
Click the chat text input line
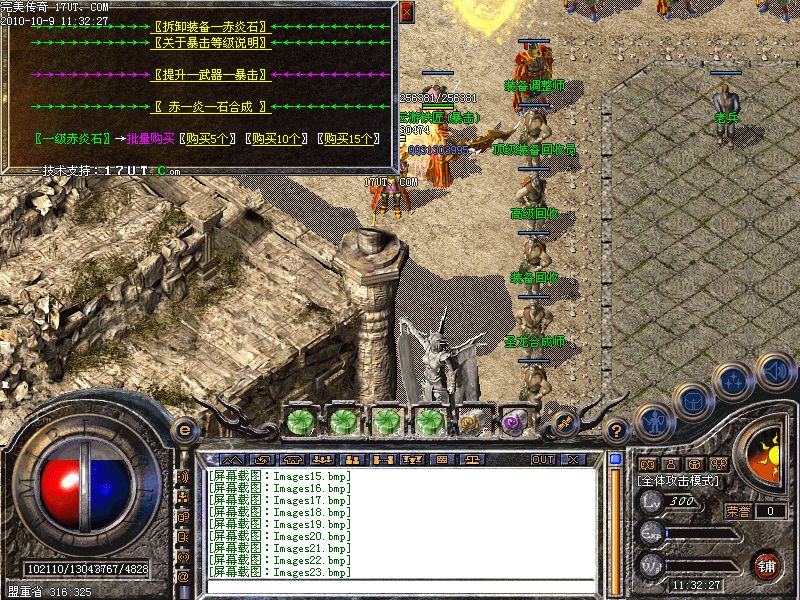pos(400,587)
